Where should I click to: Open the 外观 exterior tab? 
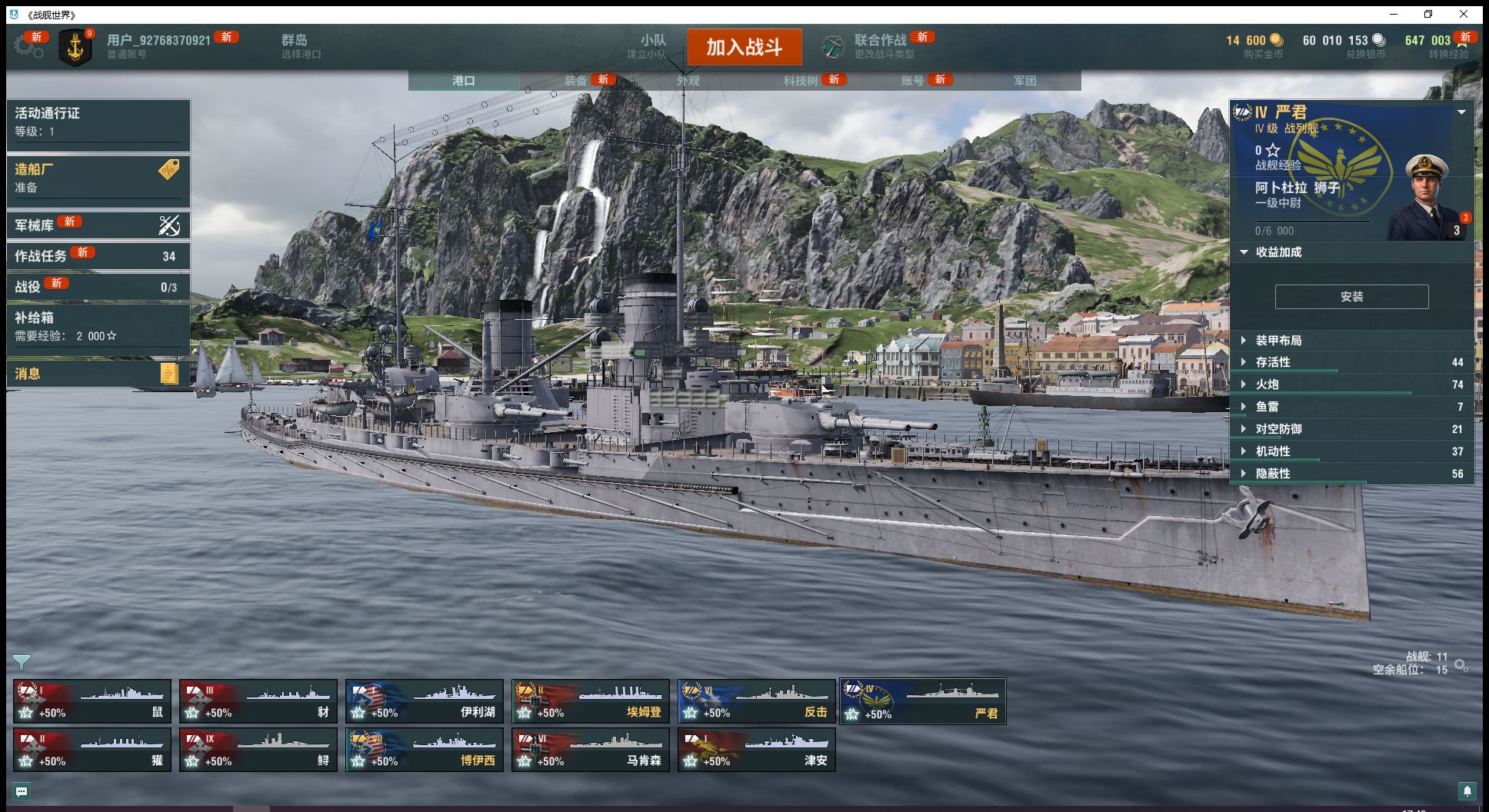pos(688,81)
